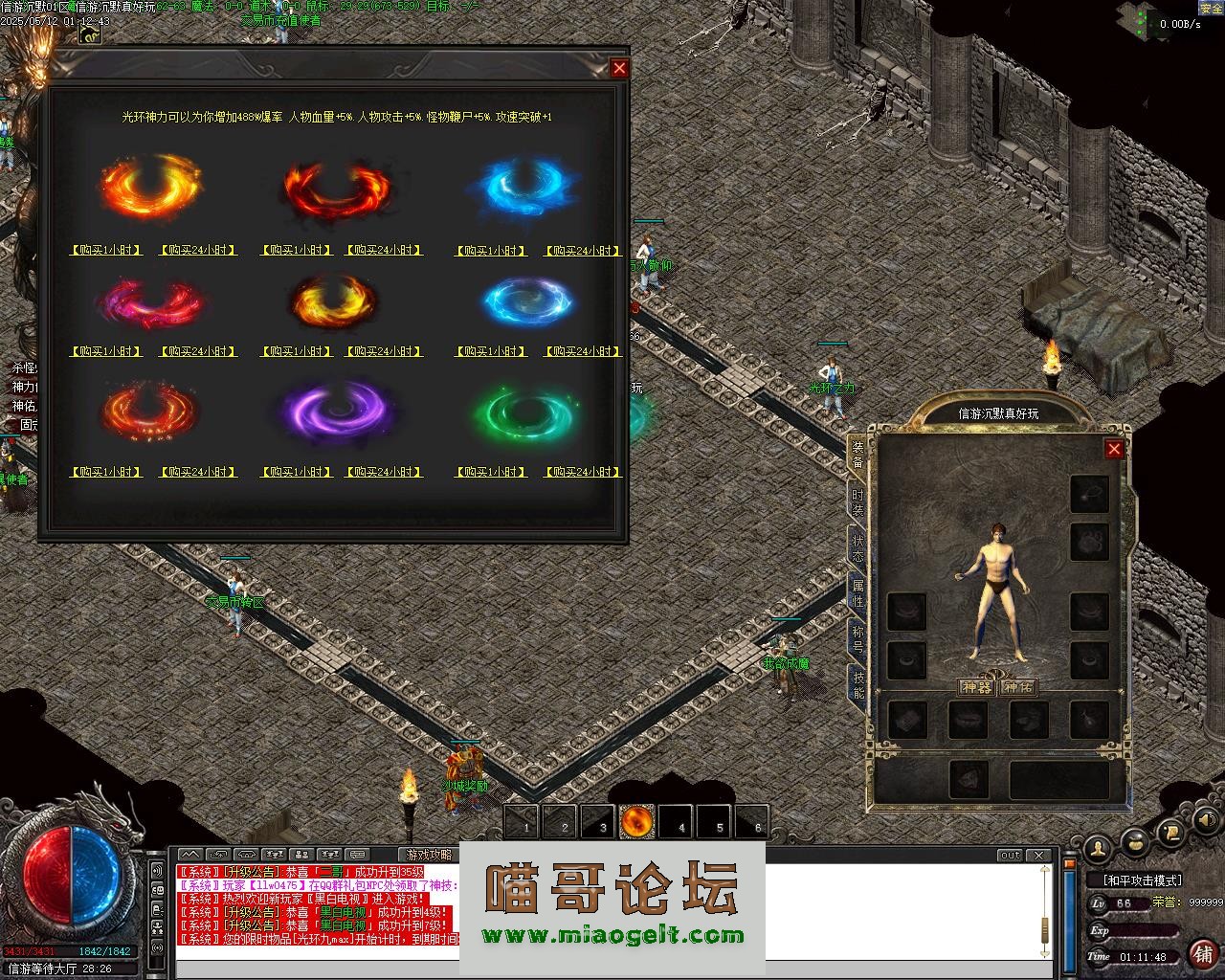Close the character equipment panel
Screen dimensions: 1225x980
[x=1113, y=449]
